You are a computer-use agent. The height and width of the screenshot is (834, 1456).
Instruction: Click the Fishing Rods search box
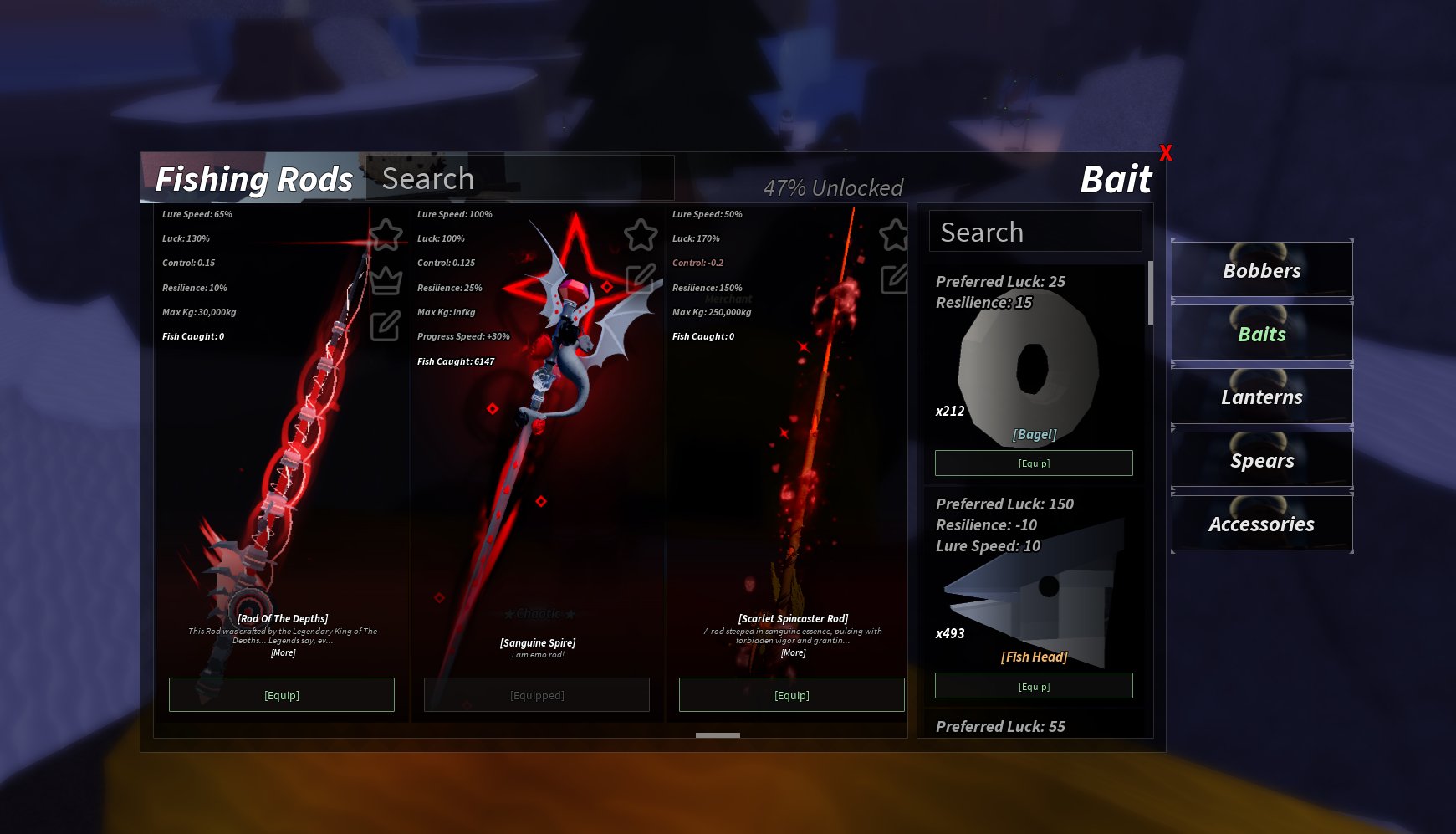[x=519, y=178]
